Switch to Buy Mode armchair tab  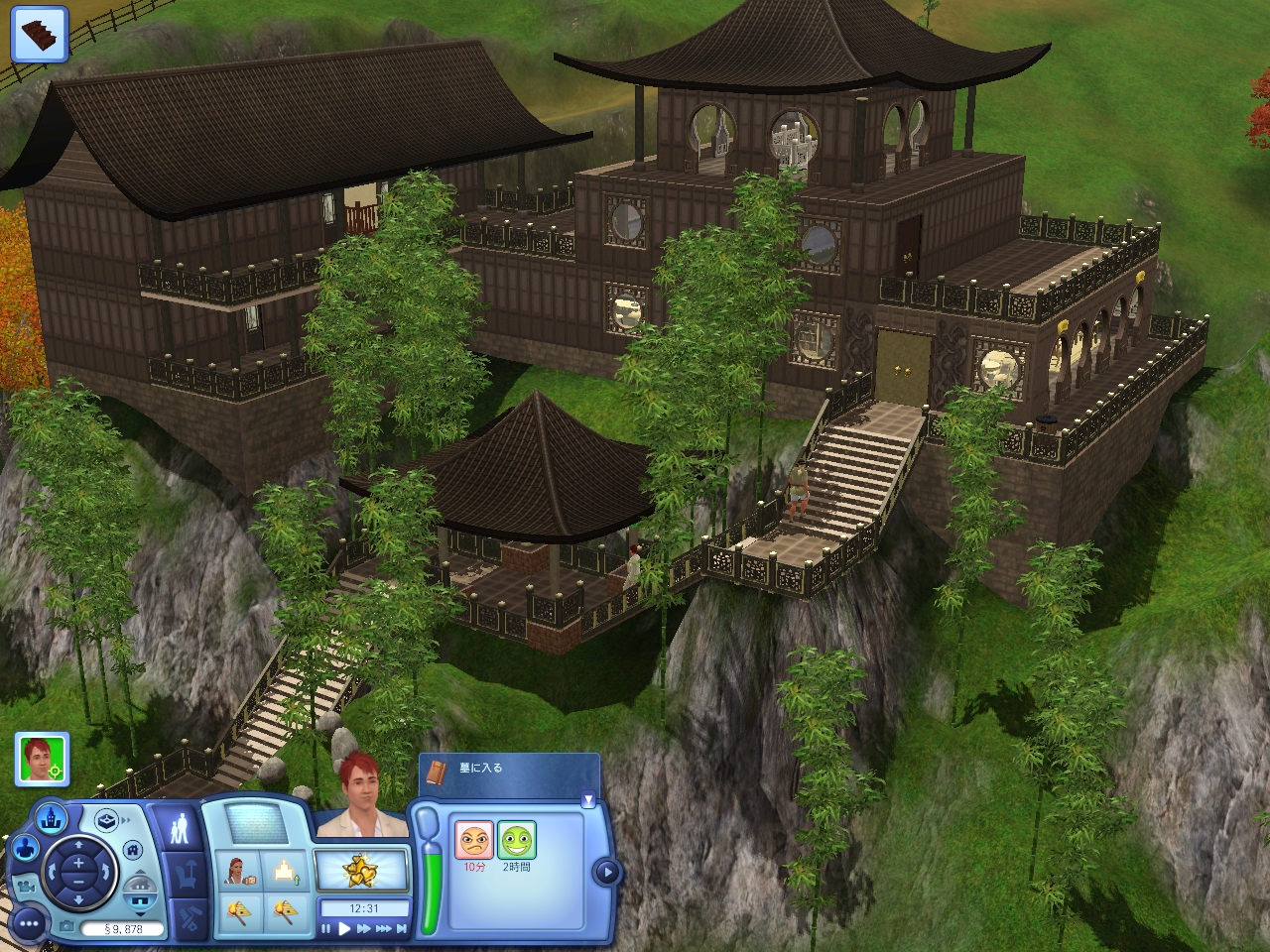coord(187,875)
